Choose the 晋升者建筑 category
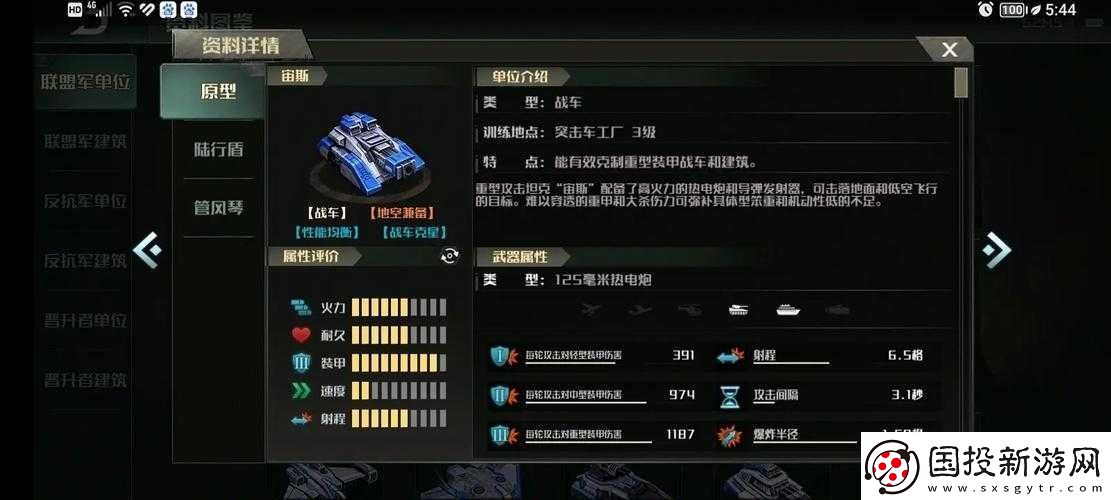This screenshot has width=1111, height=500. point(85,380)
